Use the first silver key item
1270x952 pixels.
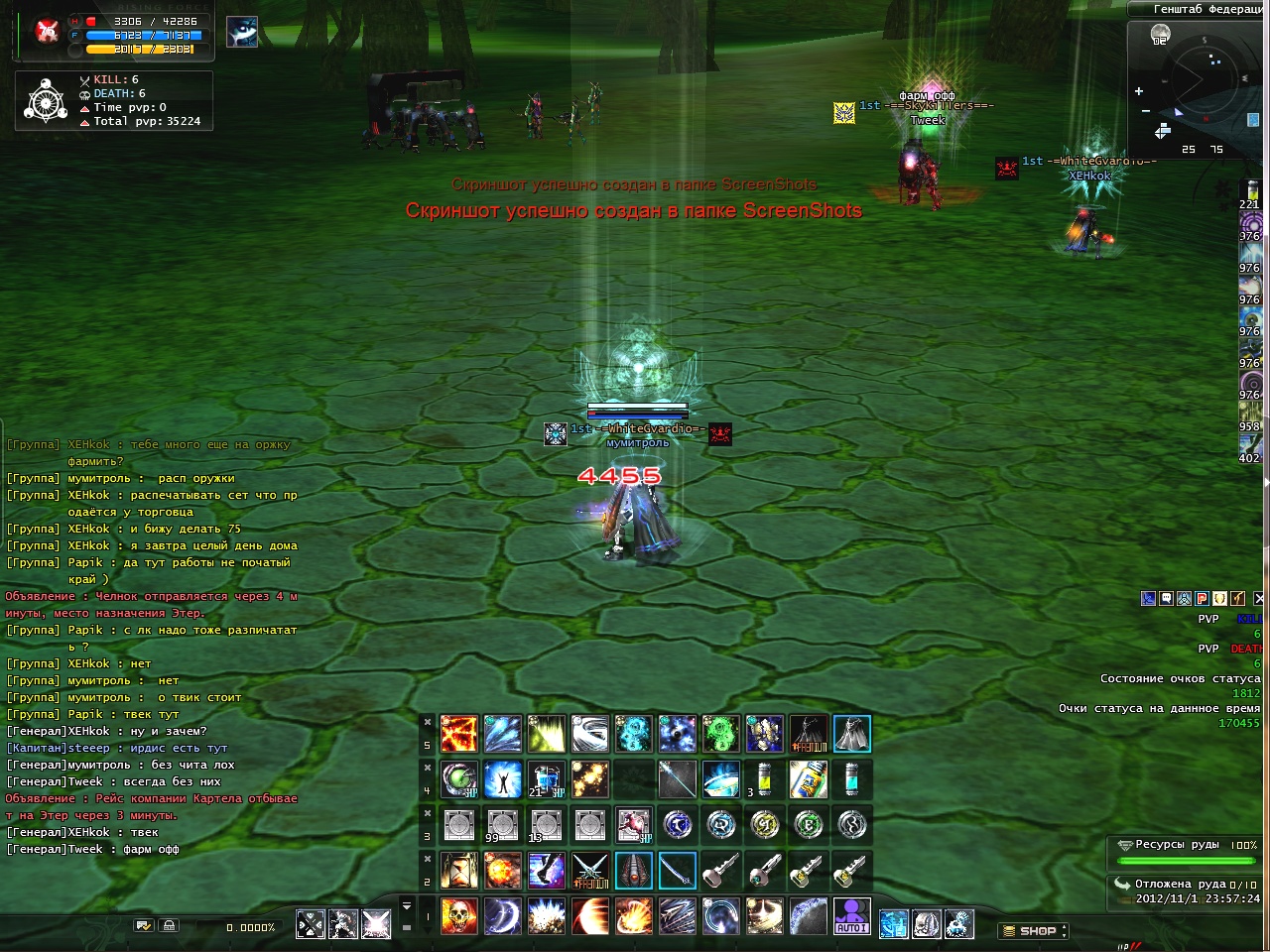721,871
